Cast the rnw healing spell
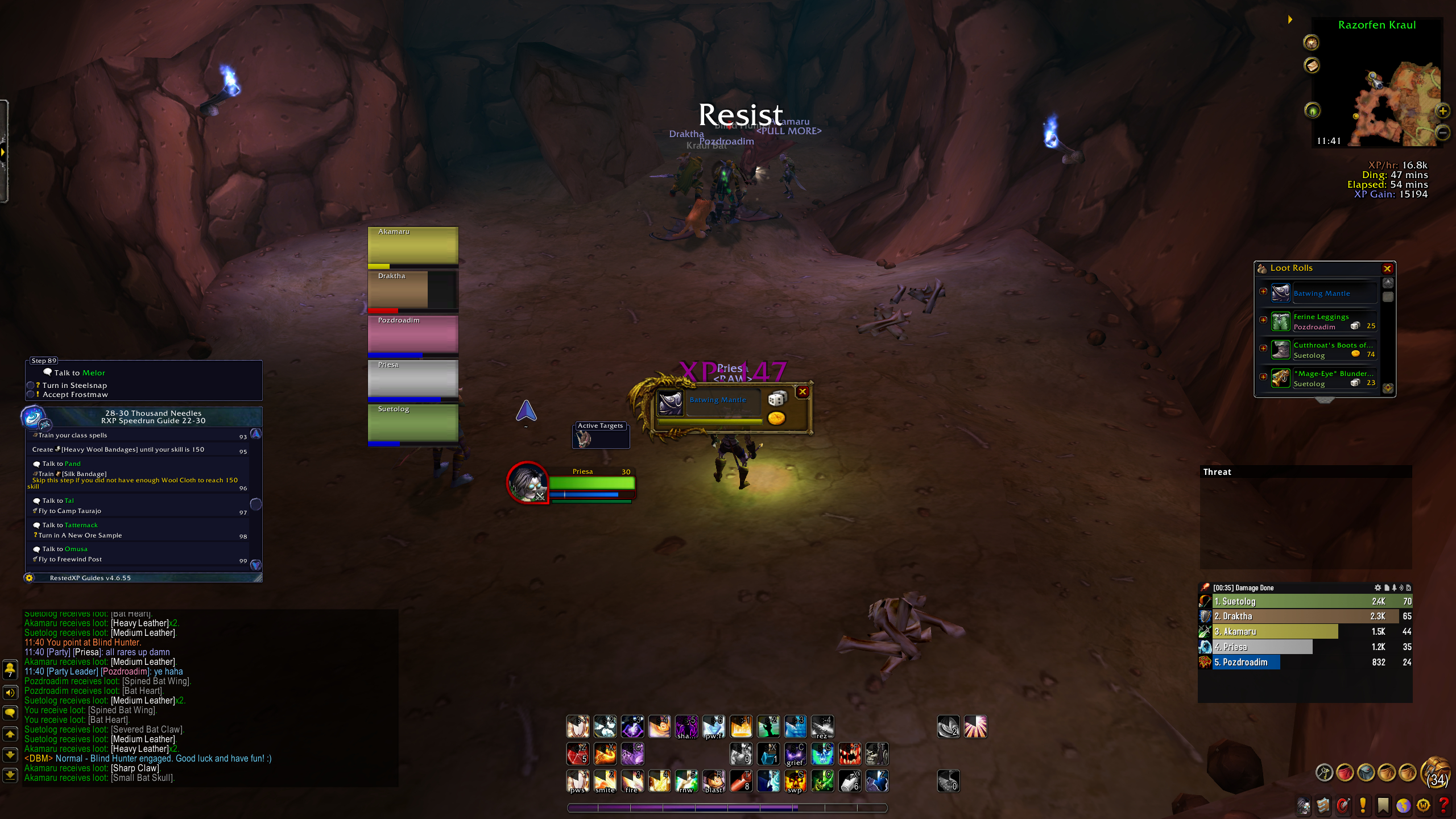This screenshot has width=1456, height=819. tap(686, 781)
